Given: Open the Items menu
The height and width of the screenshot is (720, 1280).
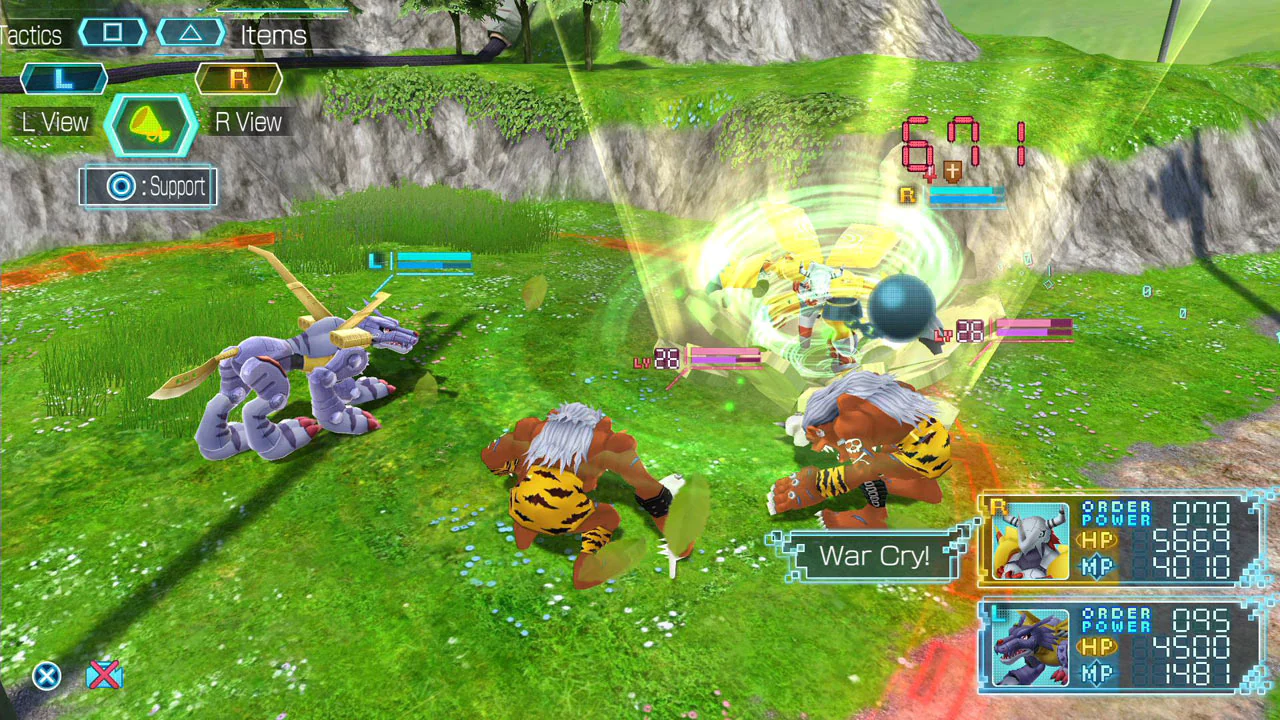Looking at the screenshot, I should coord(276,33).
